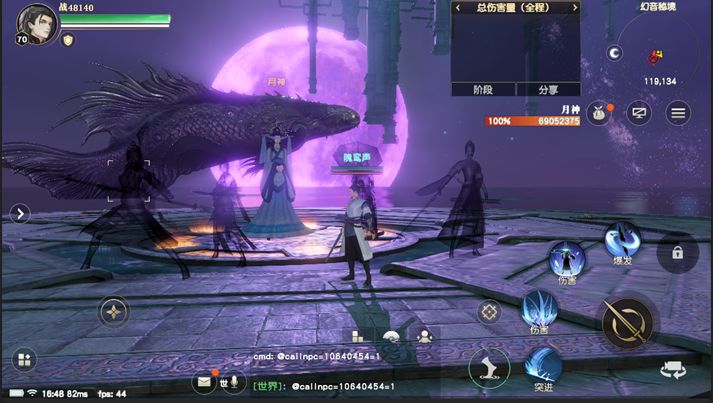Open the mail envelope icon

coord(204,381)
